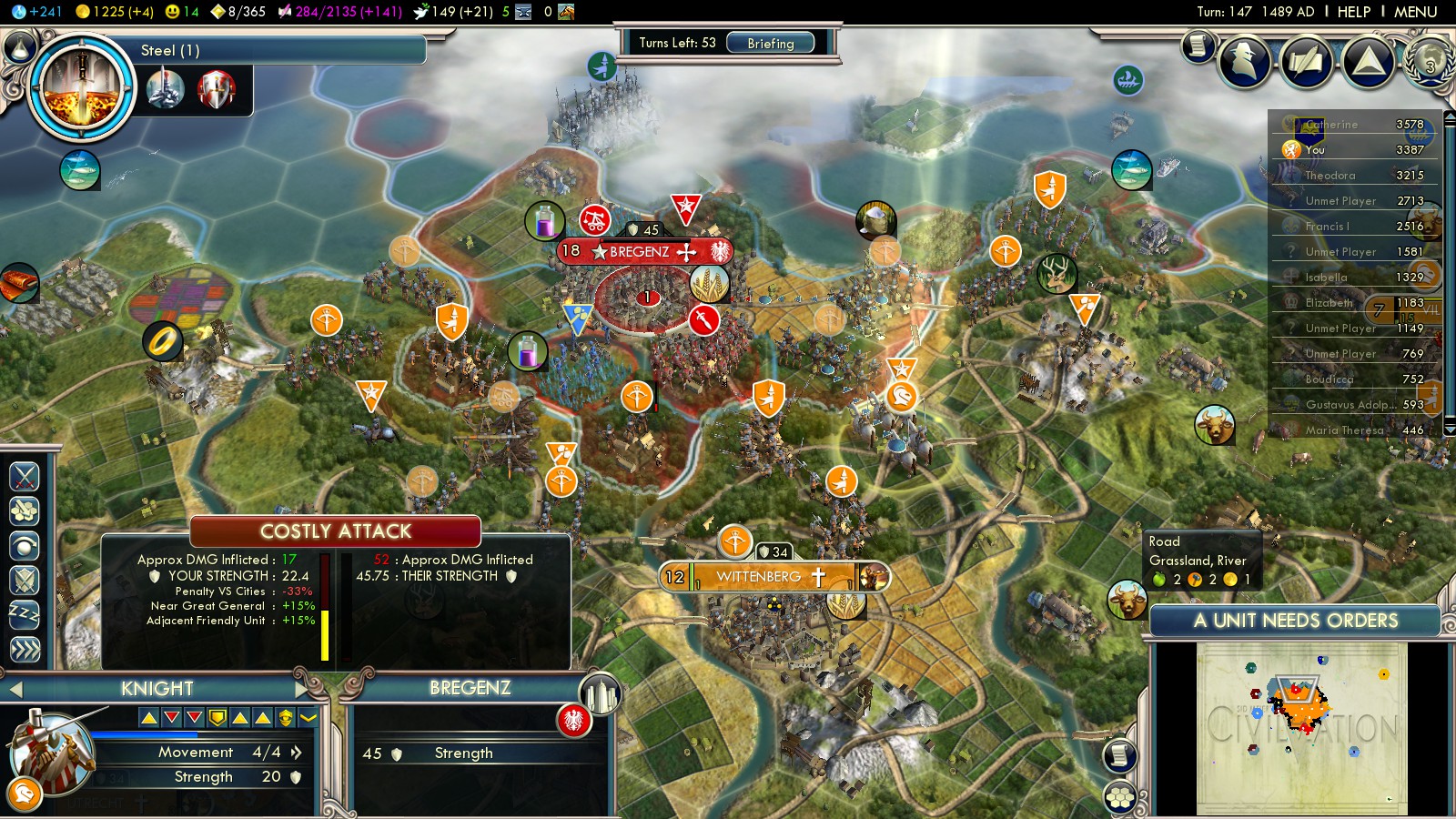1456x819 pixels.
Task: Open the pyramid social policies icon
Action: 1368,61
